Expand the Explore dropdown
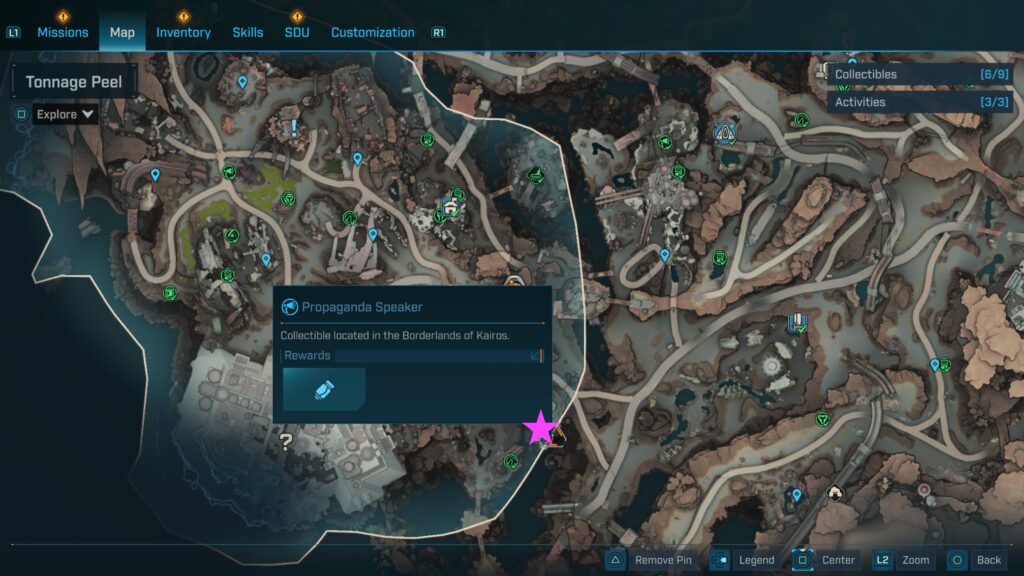 pos(66,114)
